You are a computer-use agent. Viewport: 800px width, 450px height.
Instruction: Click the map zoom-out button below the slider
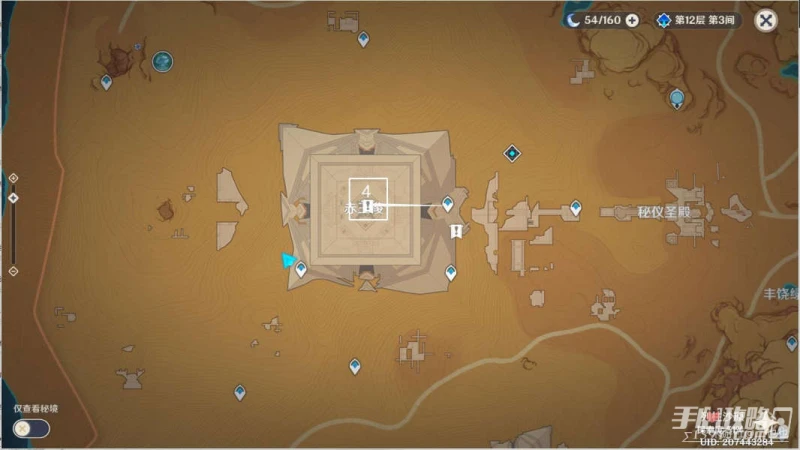pos(13,271)
